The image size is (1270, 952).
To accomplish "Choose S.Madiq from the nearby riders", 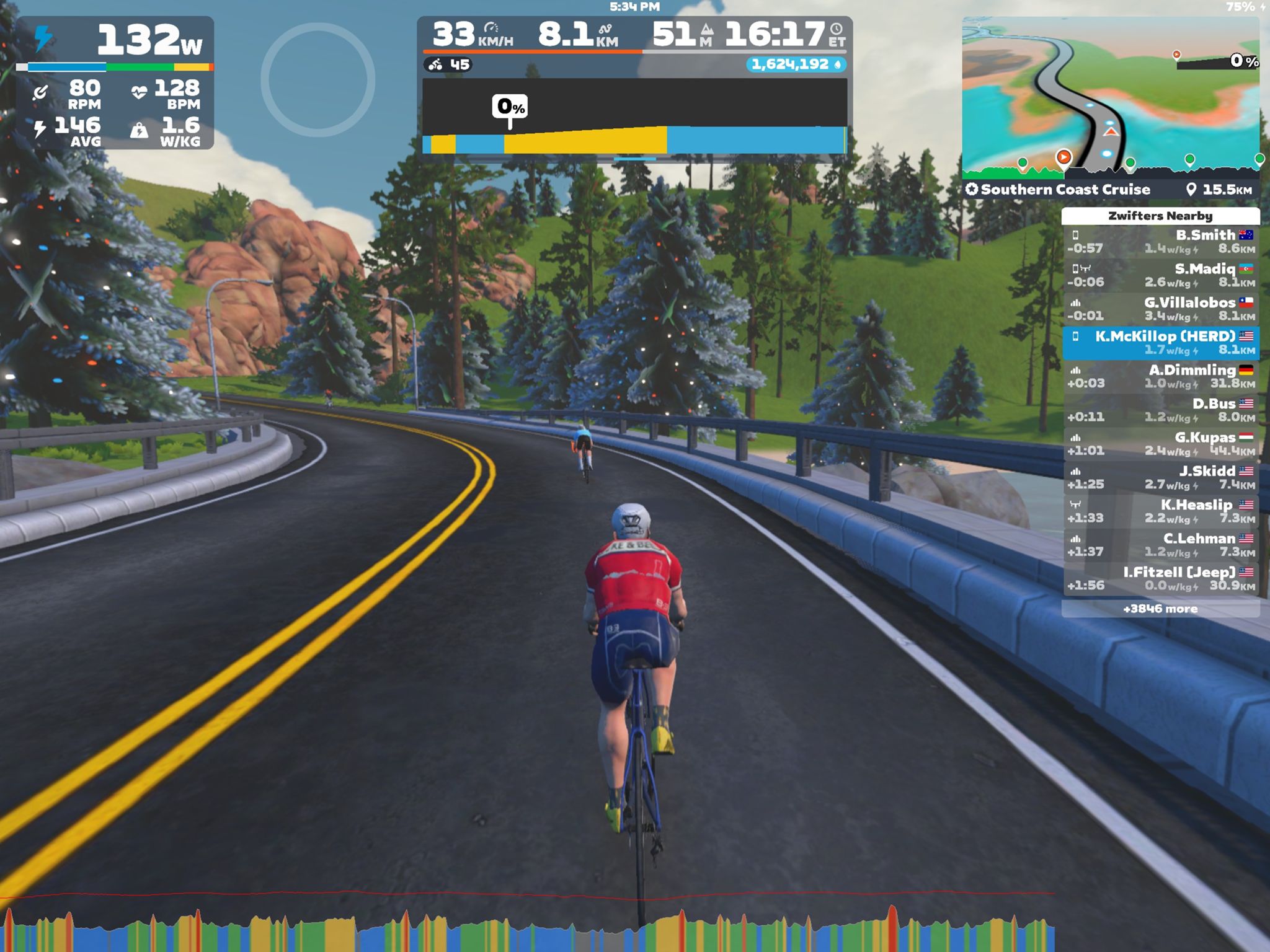I will click(x=1161, y=276).
